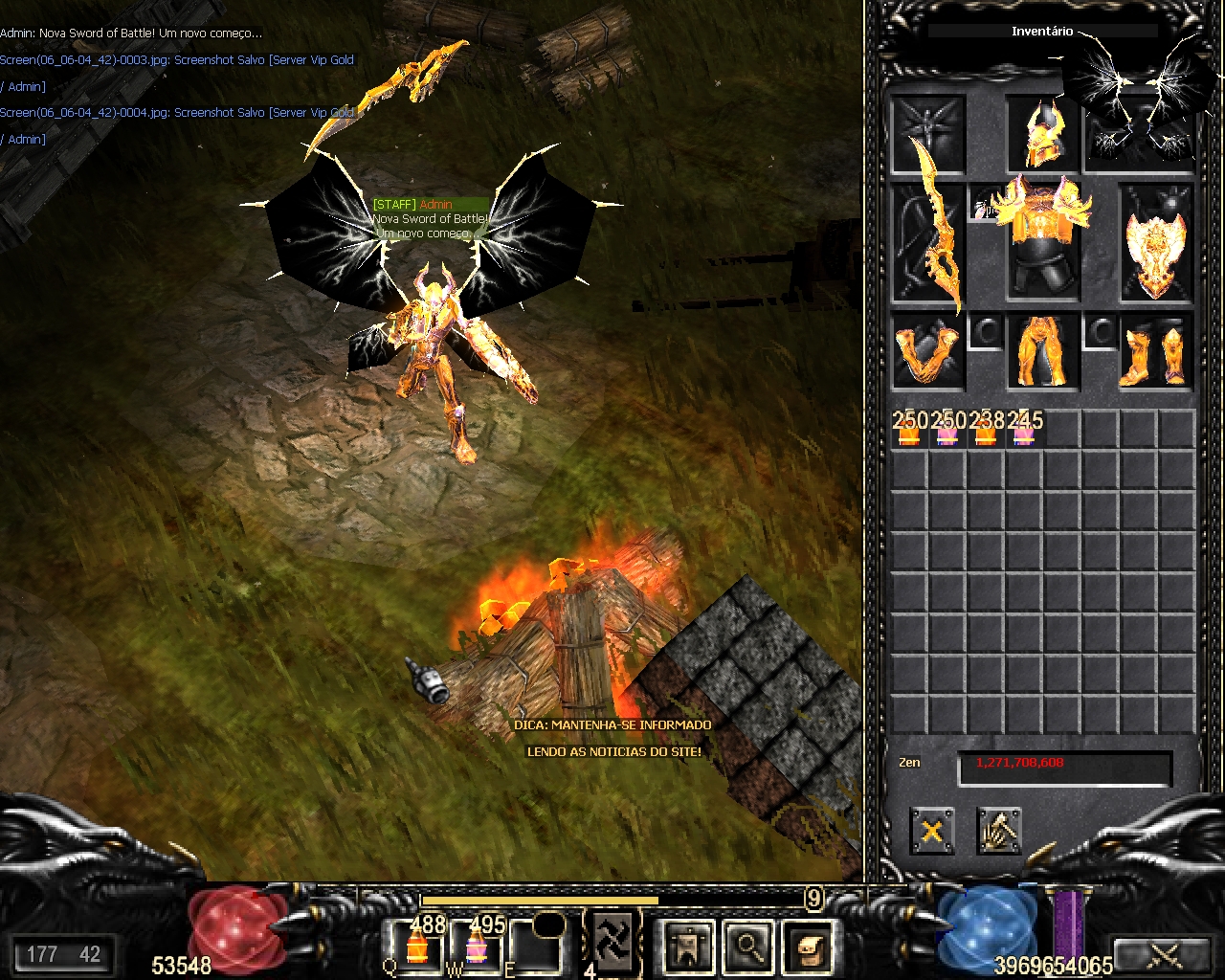Select the equipped golden gloves slot
This screenshot has height=980, width=1225.
pyautogui.click(x=927, y=352)
